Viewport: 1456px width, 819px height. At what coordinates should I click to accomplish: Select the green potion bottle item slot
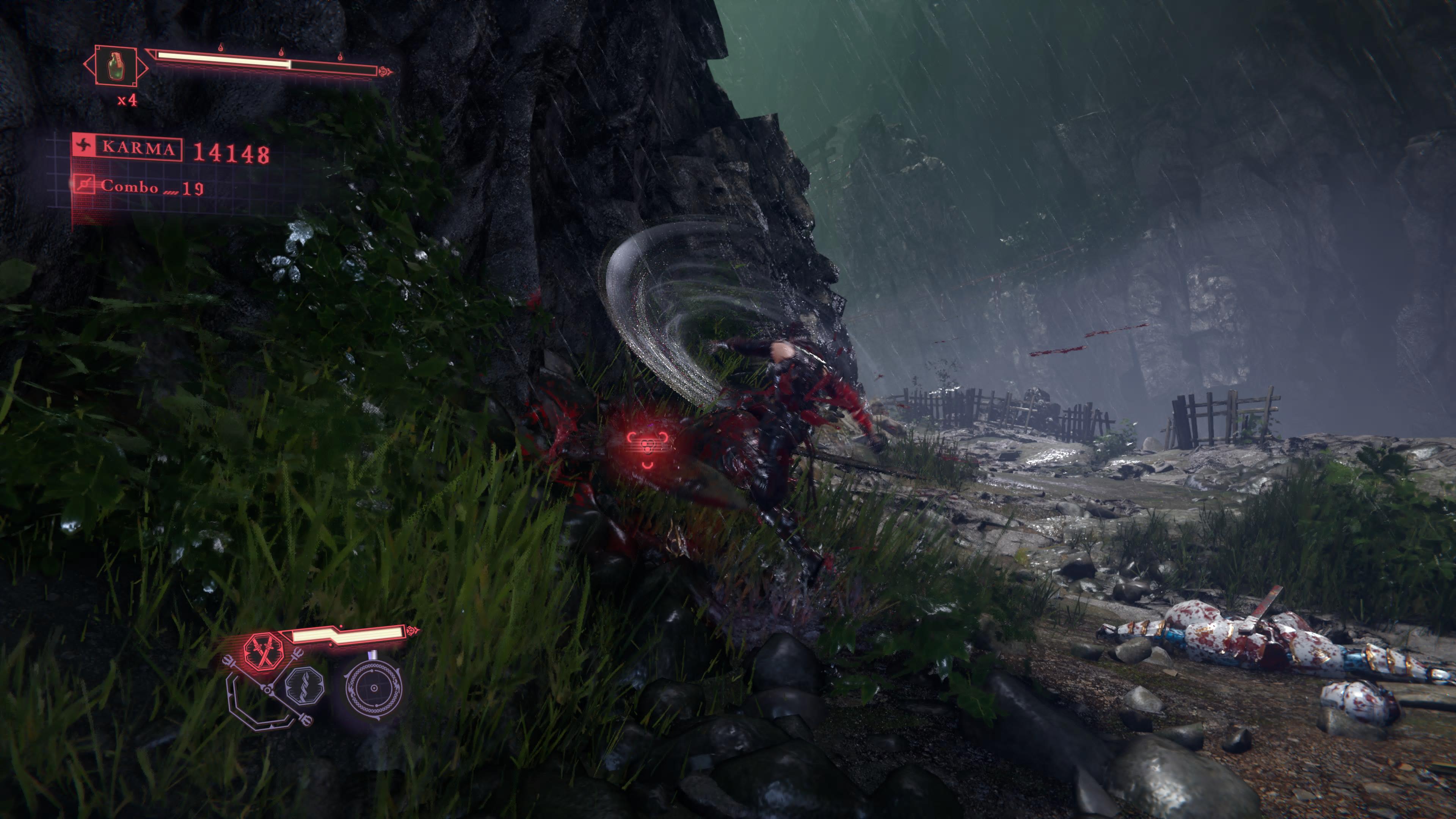pyautogui.click(x=115, y=66)
